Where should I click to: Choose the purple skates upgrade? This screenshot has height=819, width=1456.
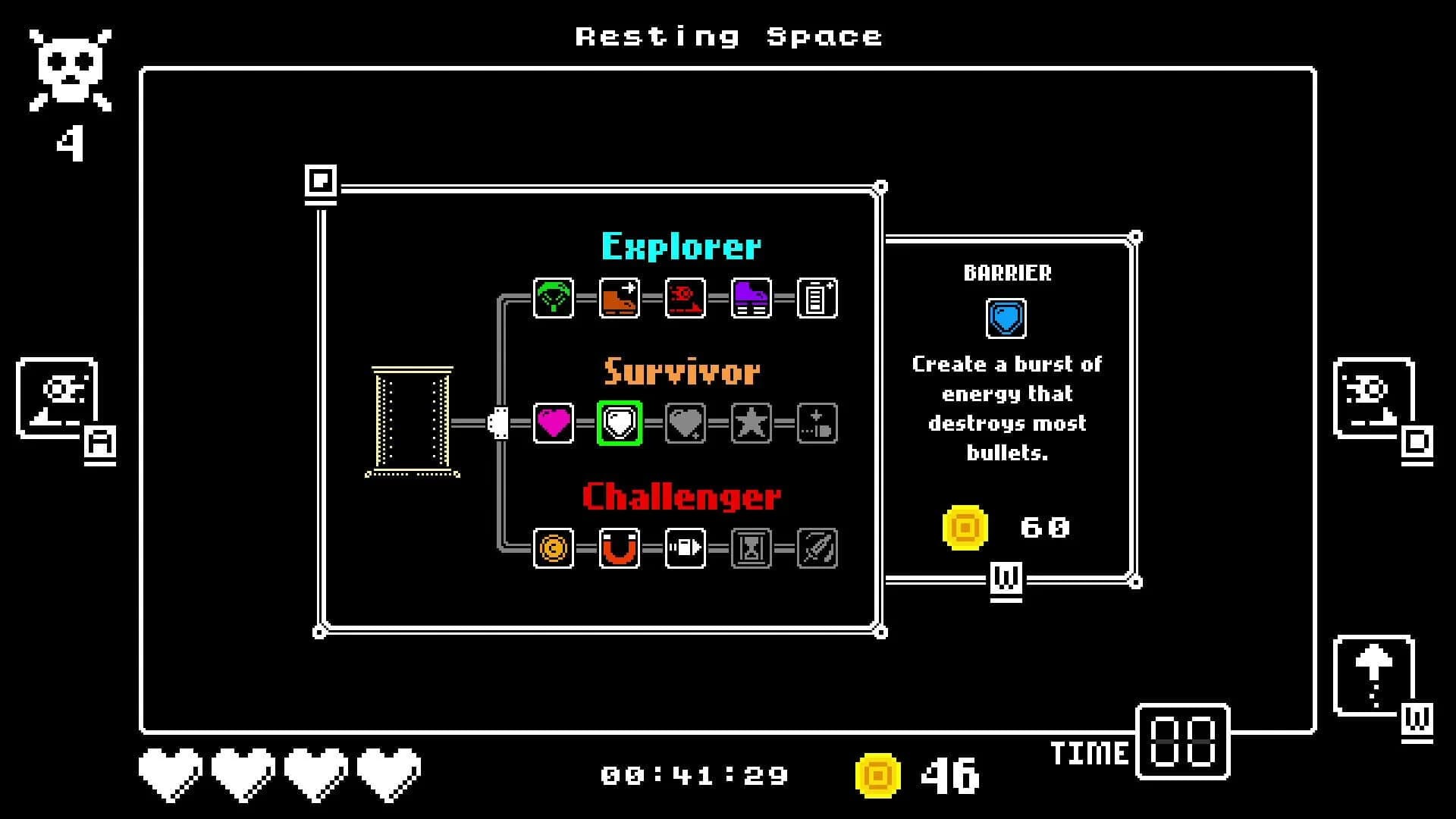(750, 297)
